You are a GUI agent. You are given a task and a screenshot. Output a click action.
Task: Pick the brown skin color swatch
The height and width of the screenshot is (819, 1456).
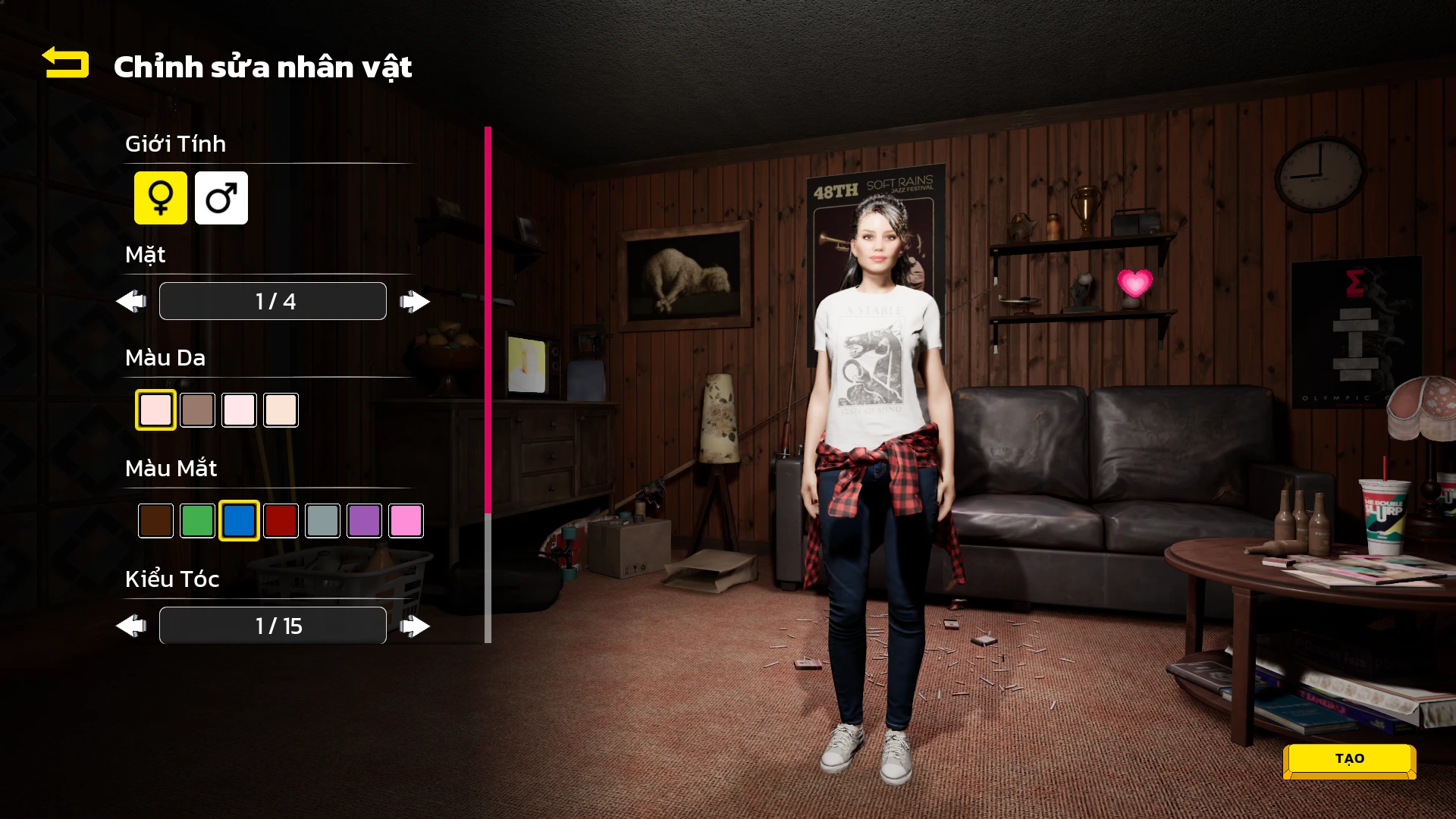pos(197,410)
